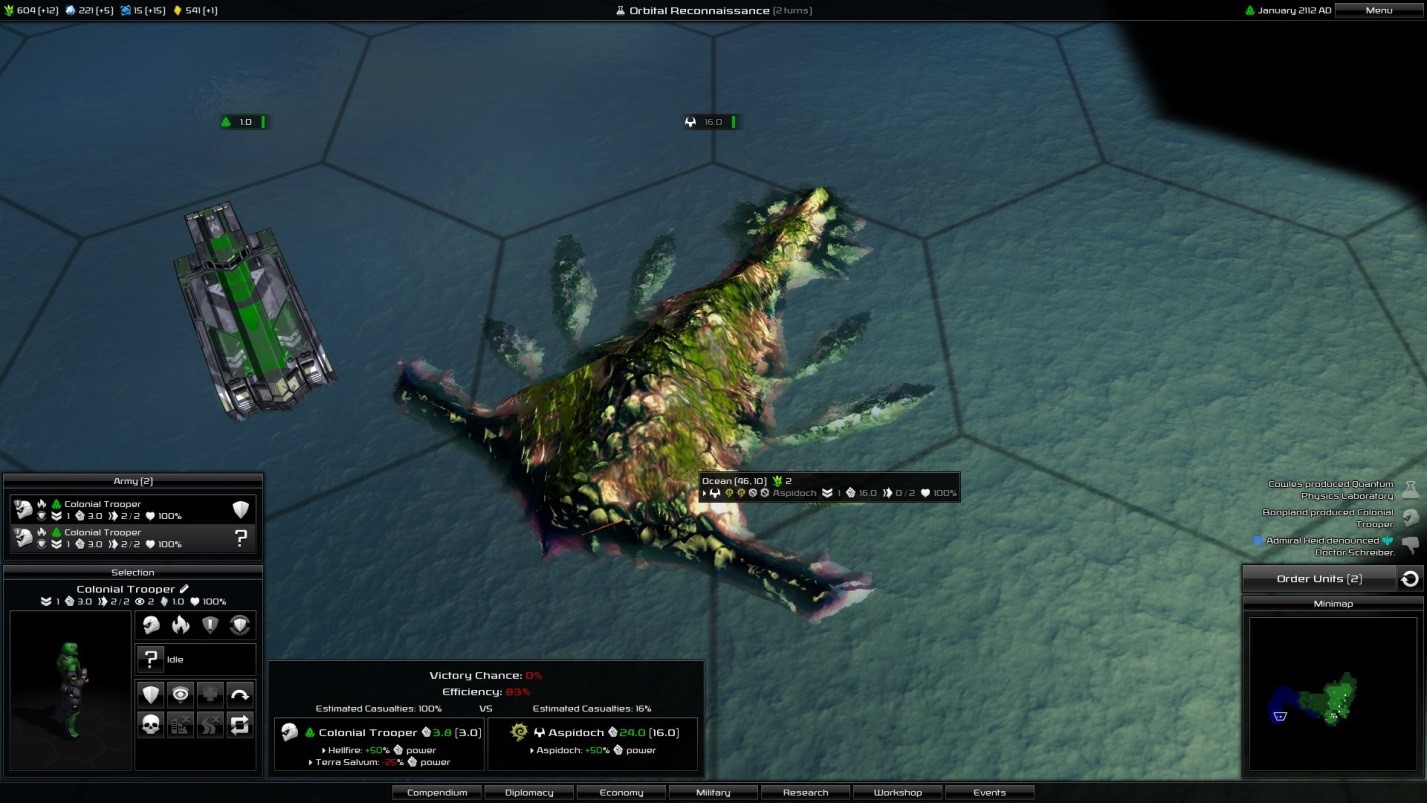Viewport: 1427px width, 803px height.
Task: Click the circular arrow end-turn button
Action: click(x=1410, y=578)
